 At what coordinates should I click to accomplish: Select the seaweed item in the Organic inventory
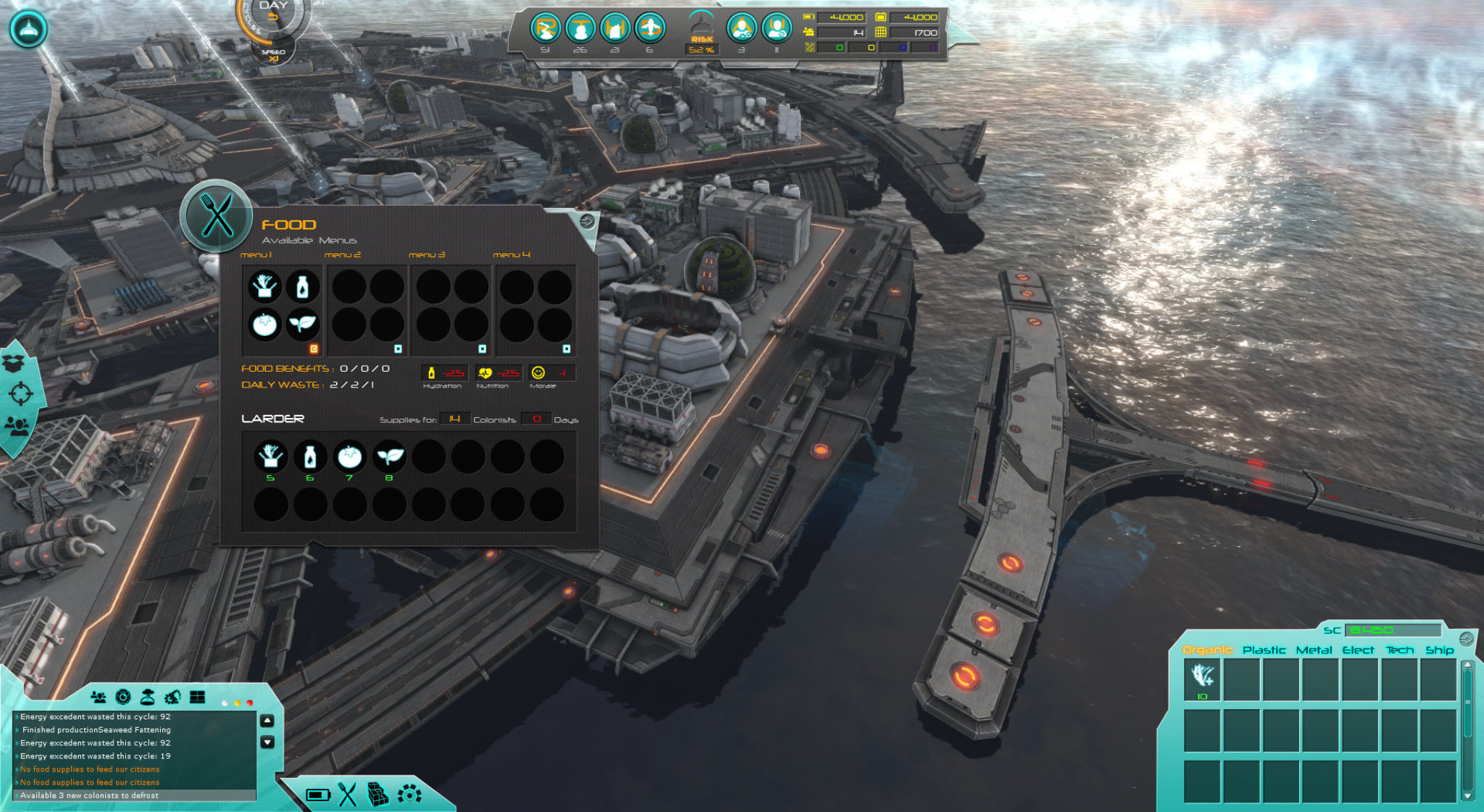tap(1203, 677)
